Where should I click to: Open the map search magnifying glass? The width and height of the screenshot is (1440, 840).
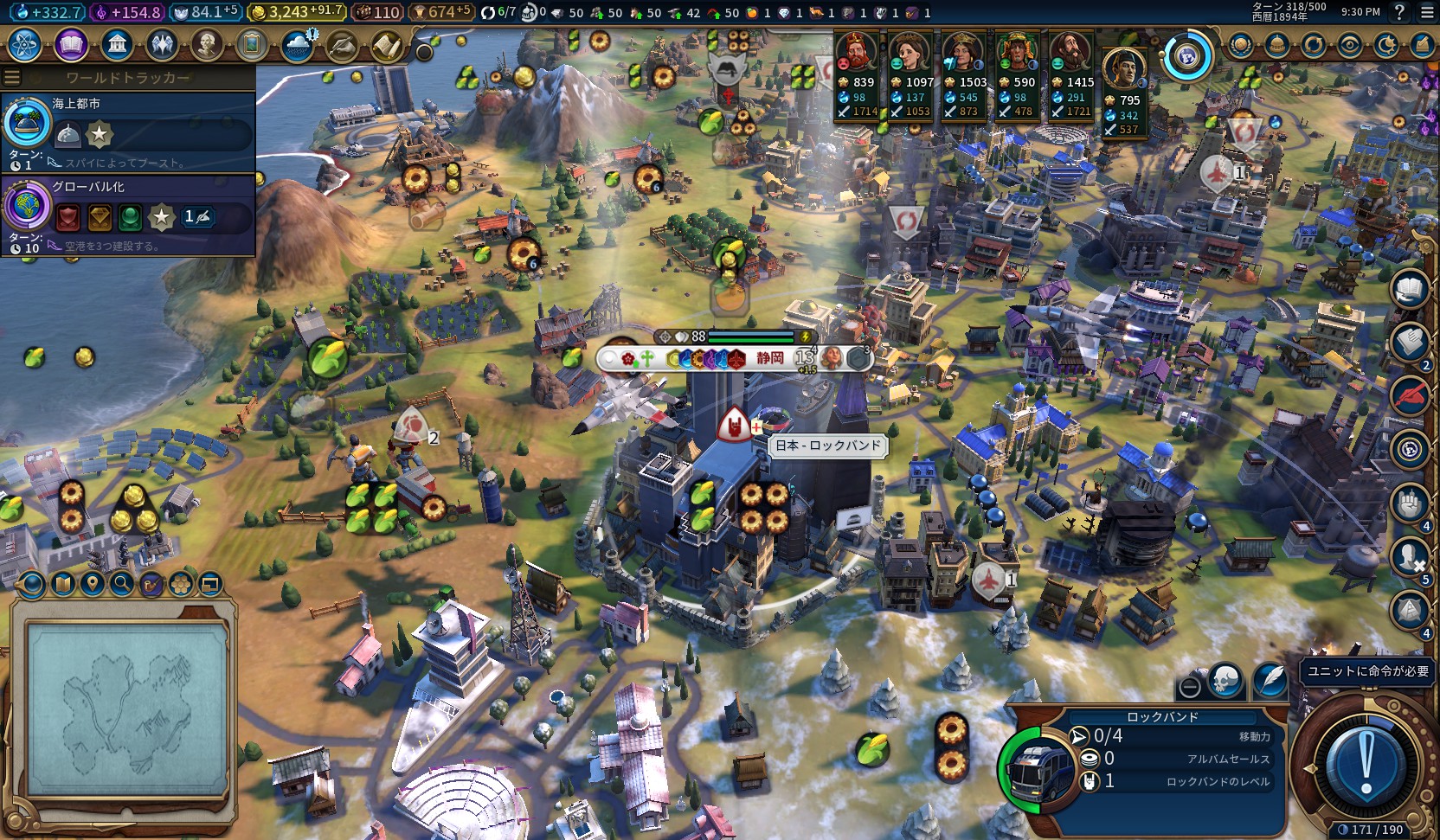(x=121, y=584)
